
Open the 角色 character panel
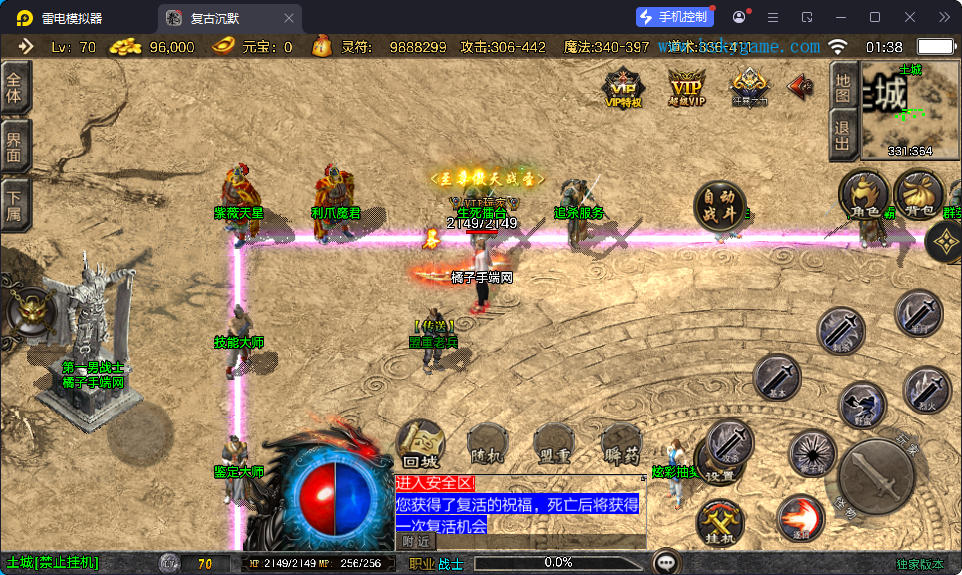[864, 195]
